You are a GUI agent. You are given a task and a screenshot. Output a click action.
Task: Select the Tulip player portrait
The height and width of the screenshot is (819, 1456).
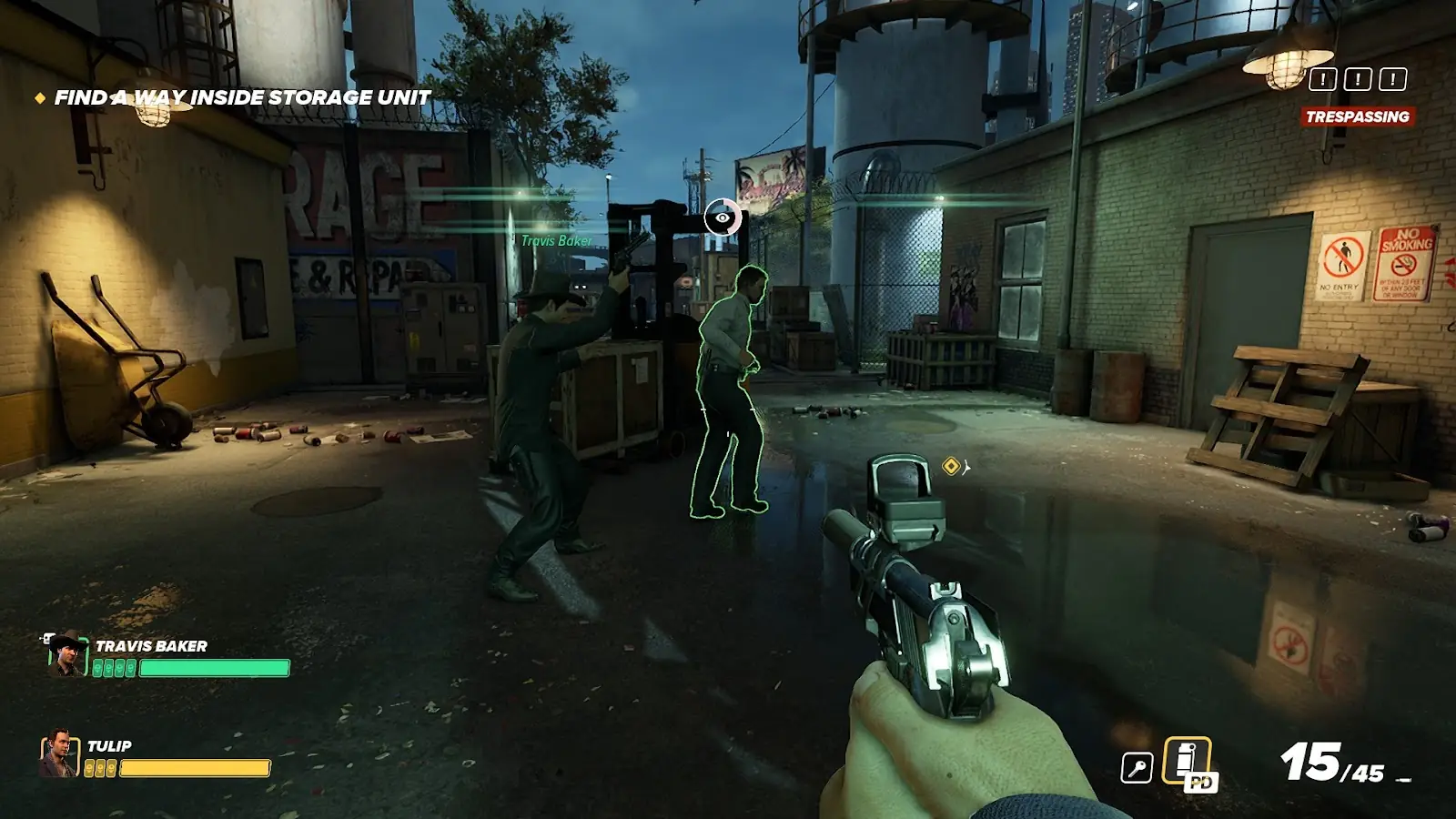pos(58,753)
